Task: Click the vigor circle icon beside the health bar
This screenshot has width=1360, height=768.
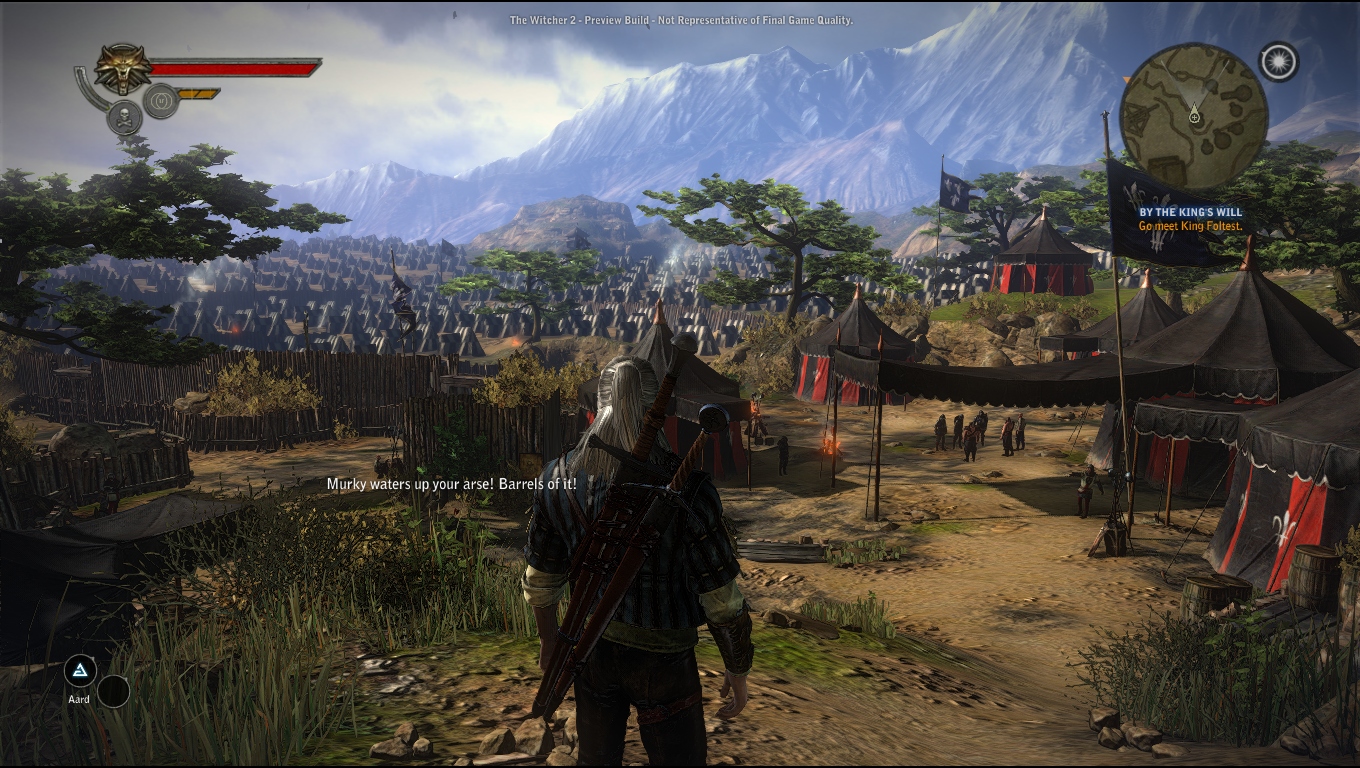Action: (161, 100)
